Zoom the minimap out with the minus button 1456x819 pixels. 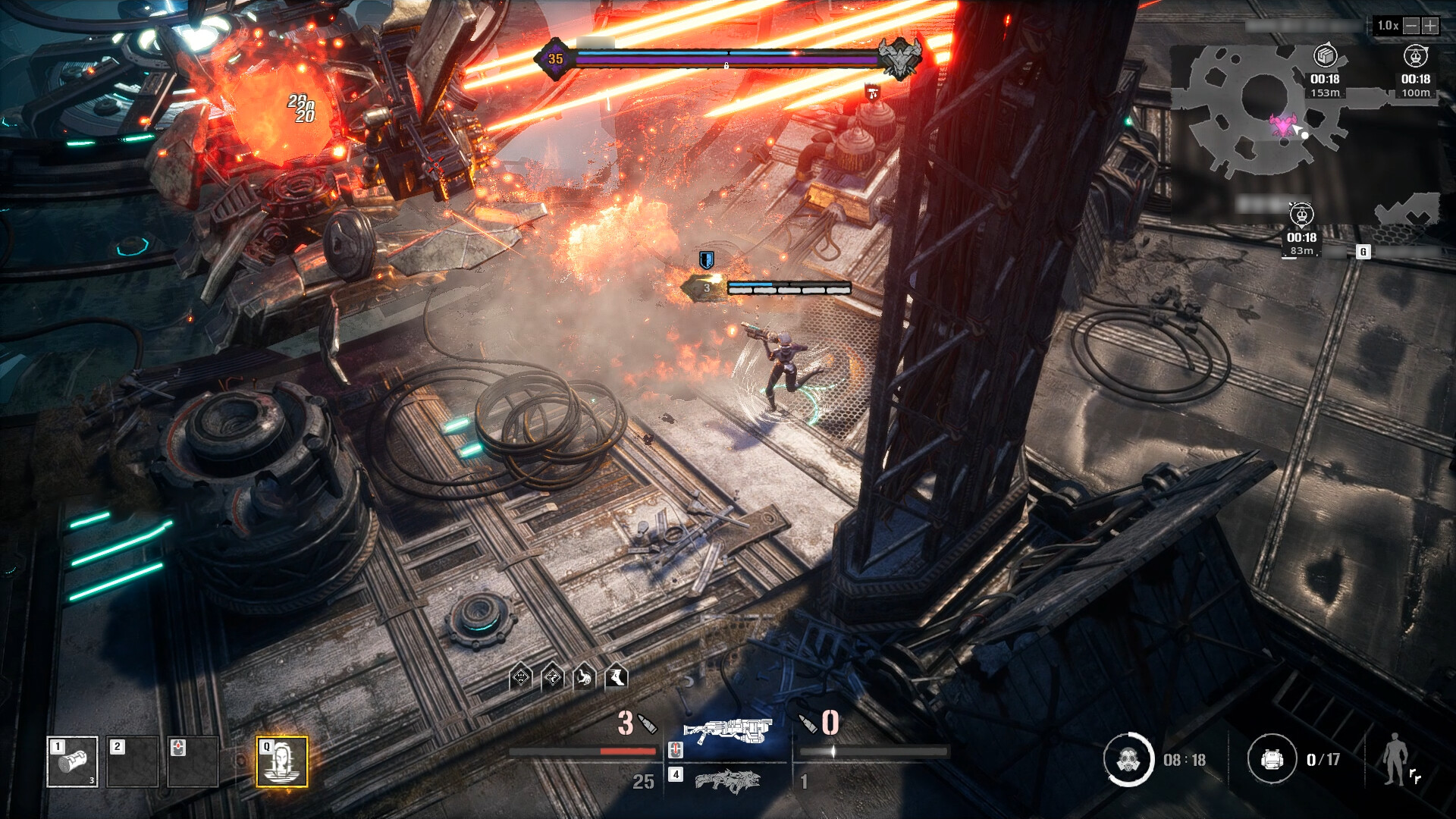(1411, 25)
